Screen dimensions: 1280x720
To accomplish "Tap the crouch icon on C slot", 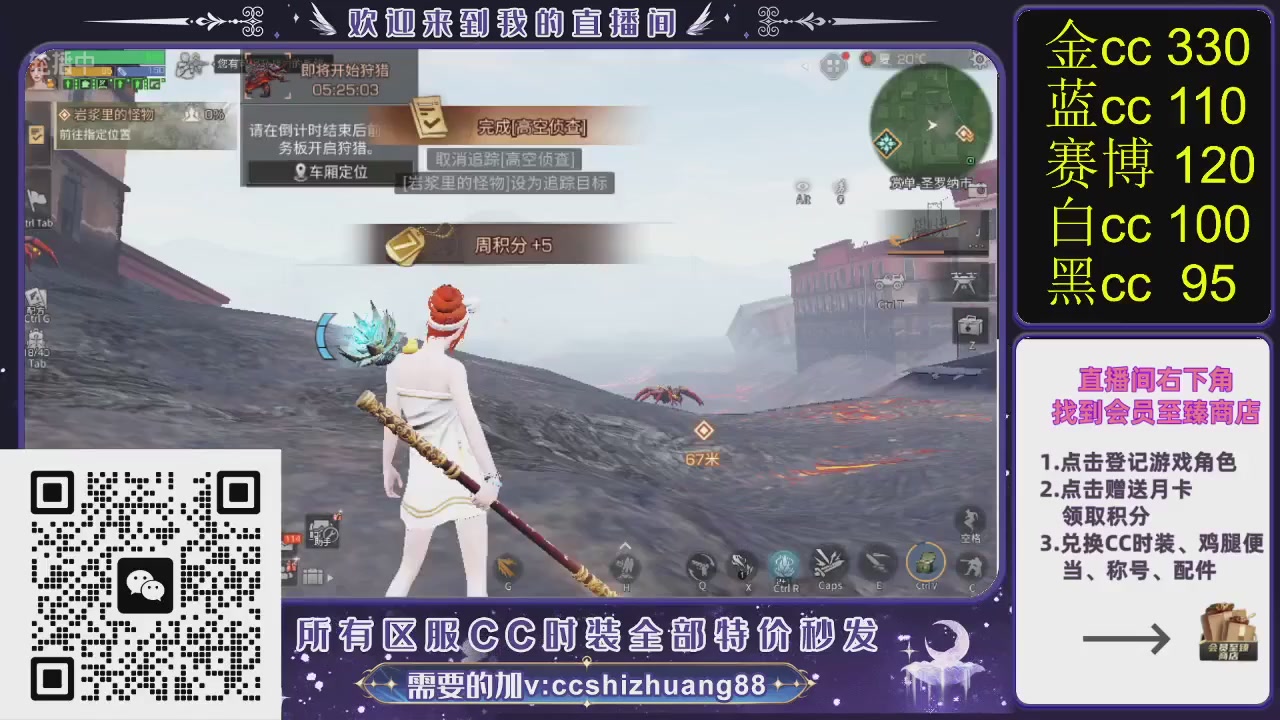I will 970,568.
